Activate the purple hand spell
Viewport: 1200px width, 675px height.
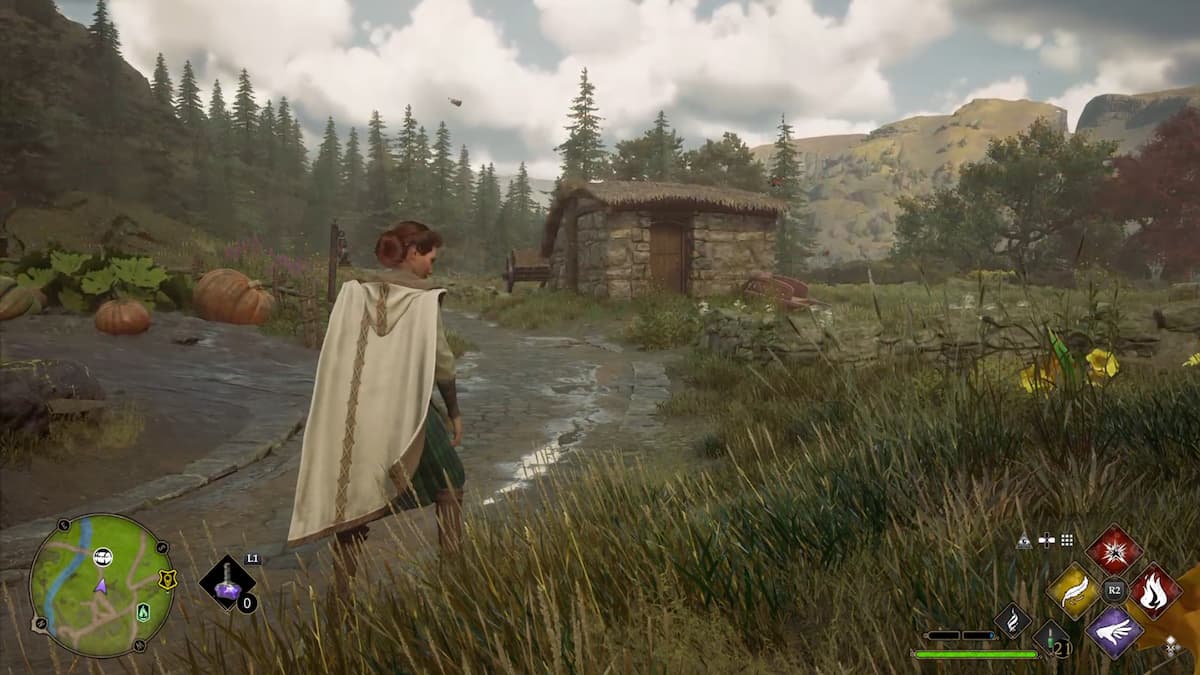tap(1114, 632)
